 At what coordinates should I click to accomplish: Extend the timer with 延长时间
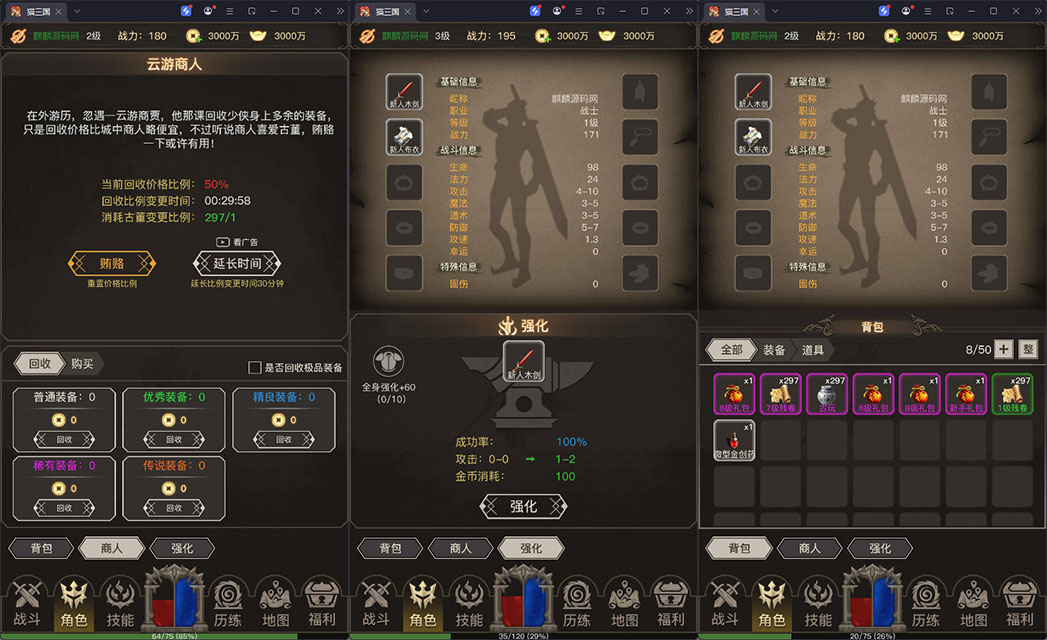(237, 264)
